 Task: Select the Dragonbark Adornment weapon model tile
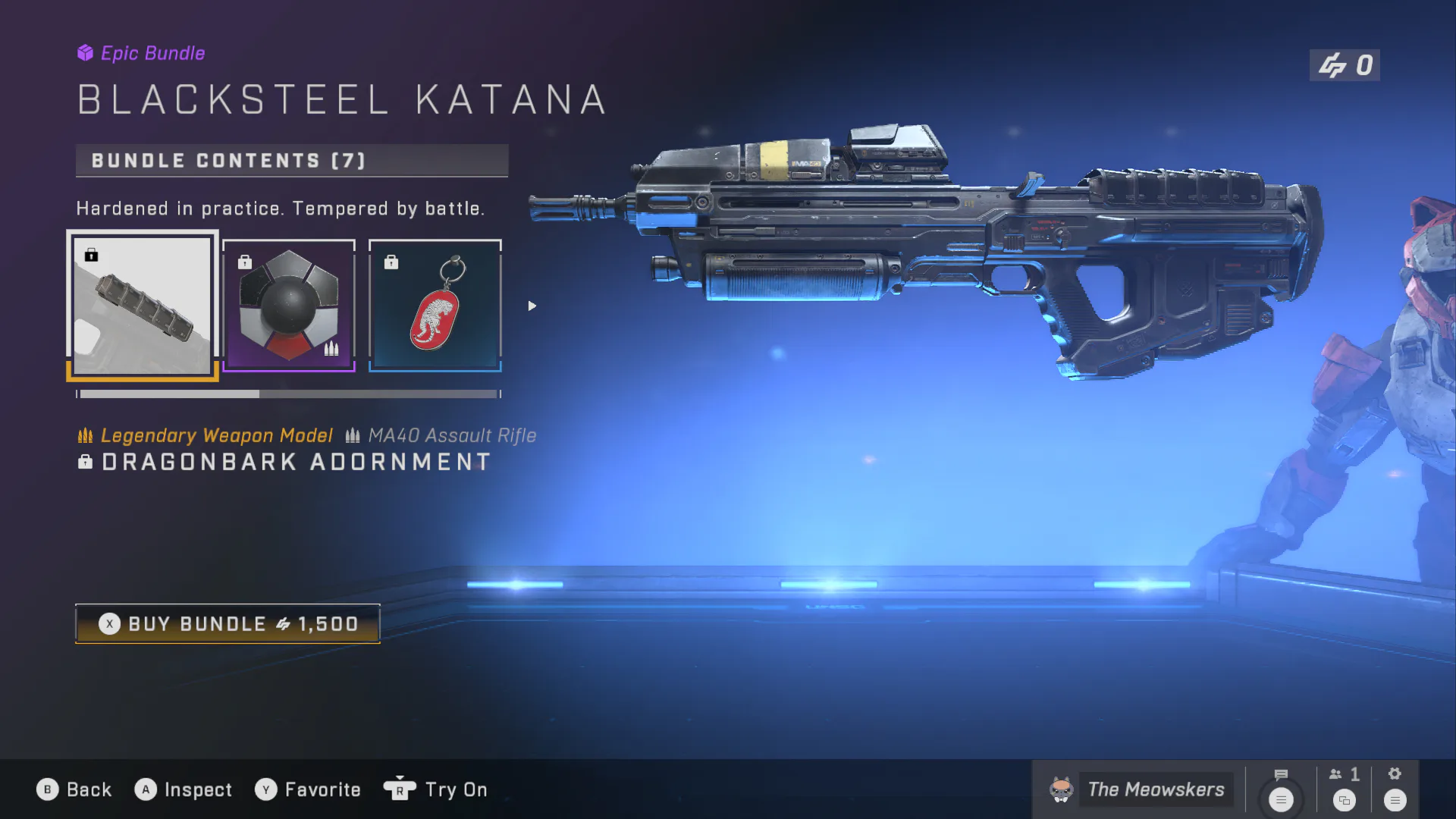pos(143,306)
